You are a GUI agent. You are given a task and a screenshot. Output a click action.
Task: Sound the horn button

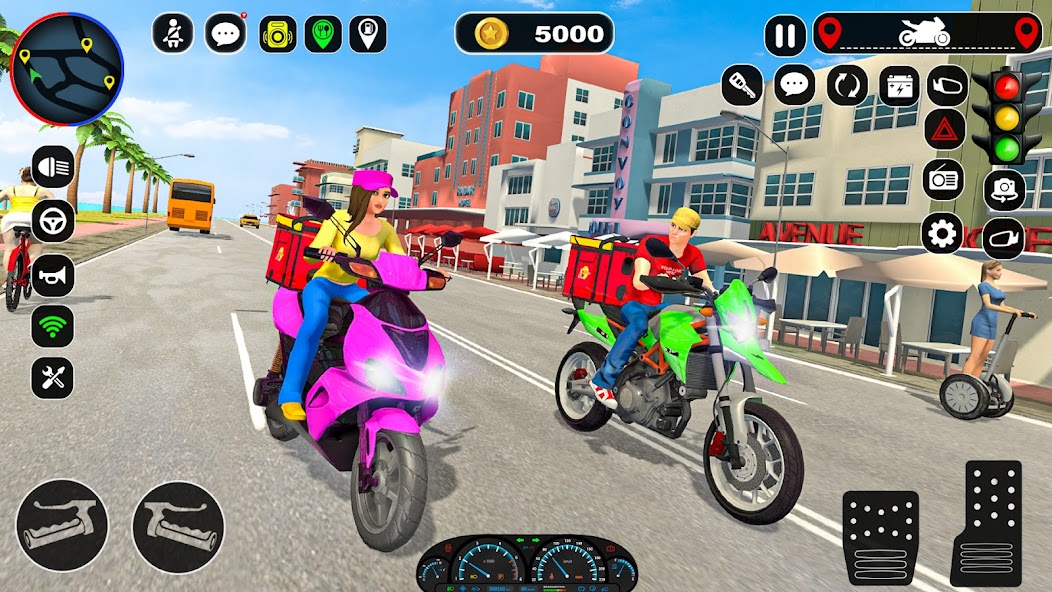coord(53,275)
